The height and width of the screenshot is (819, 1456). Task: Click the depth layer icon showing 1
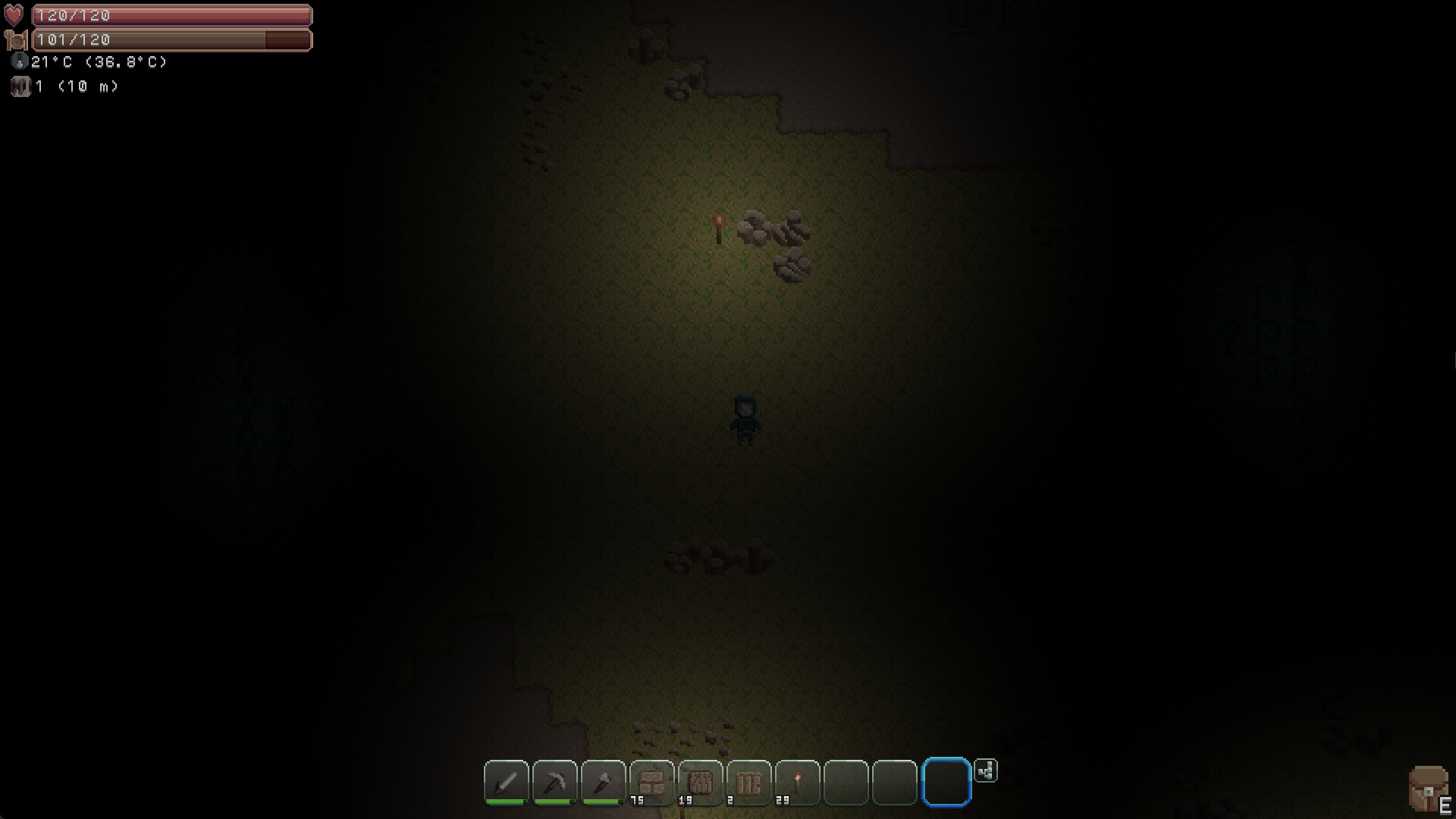click(20, 86)
